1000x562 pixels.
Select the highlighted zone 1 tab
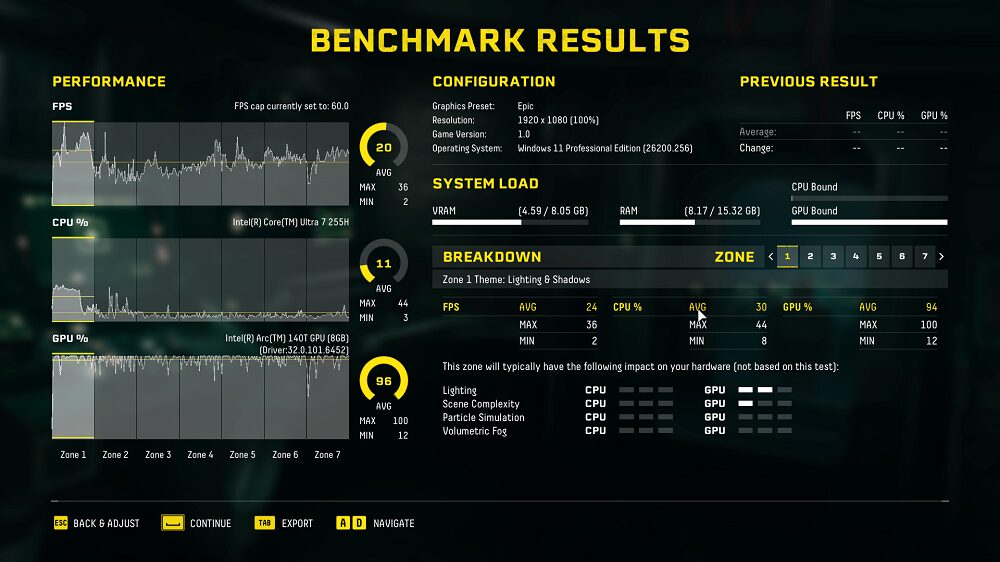pyautogui.click(x=788, y=257)
